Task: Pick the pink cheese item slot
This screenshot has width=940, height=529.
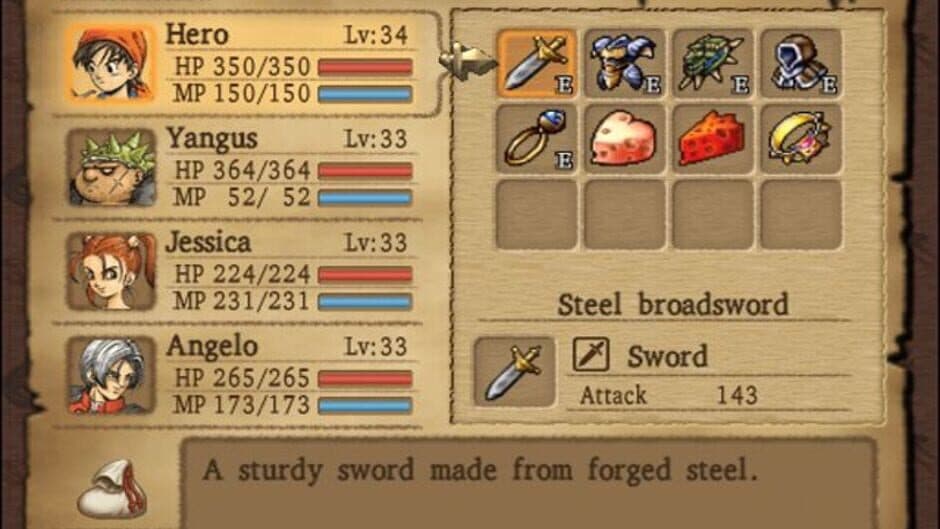Action: tap(625, 138)
